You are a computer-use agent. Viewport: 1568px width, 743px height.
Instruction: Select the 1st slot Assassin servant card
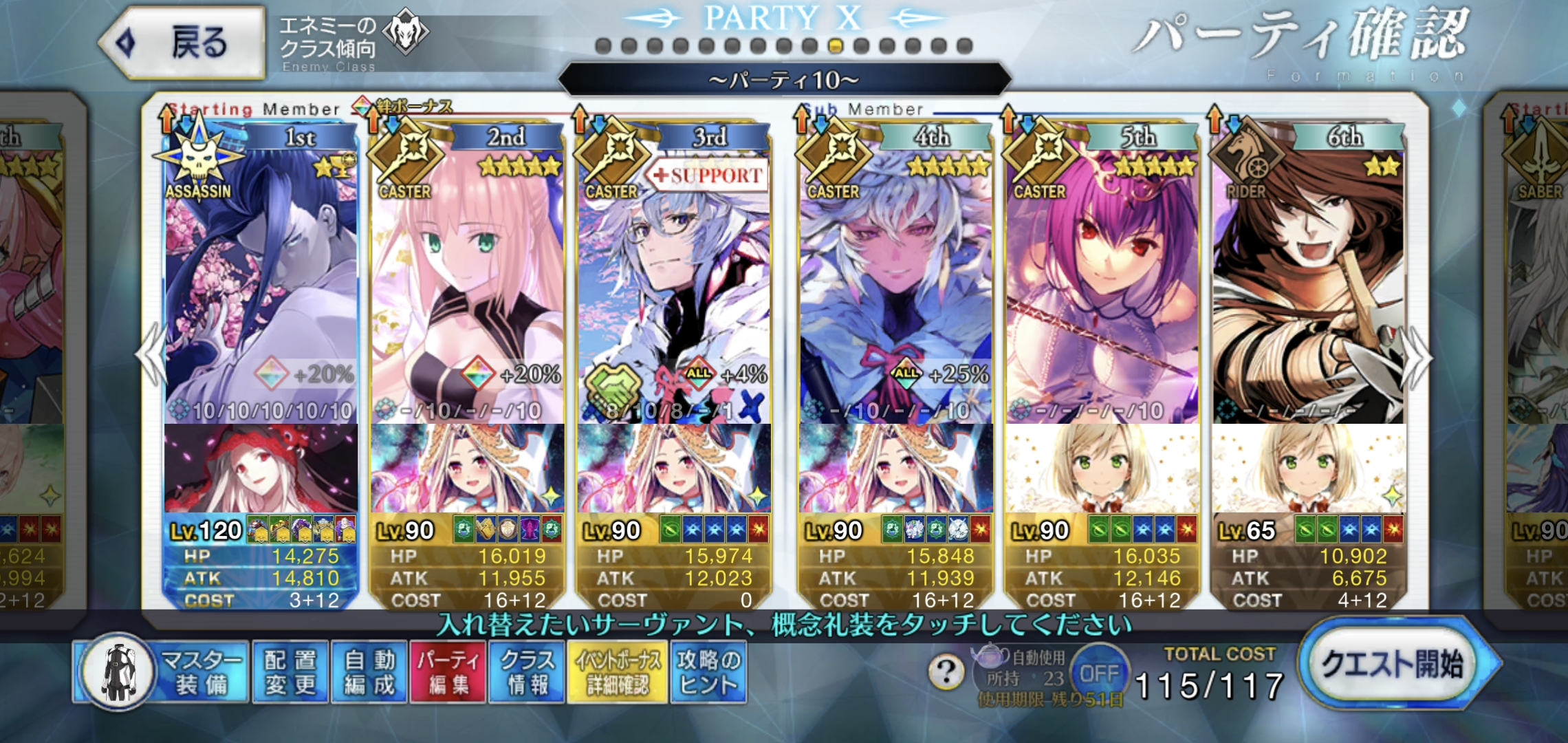(x=261, y=275)
